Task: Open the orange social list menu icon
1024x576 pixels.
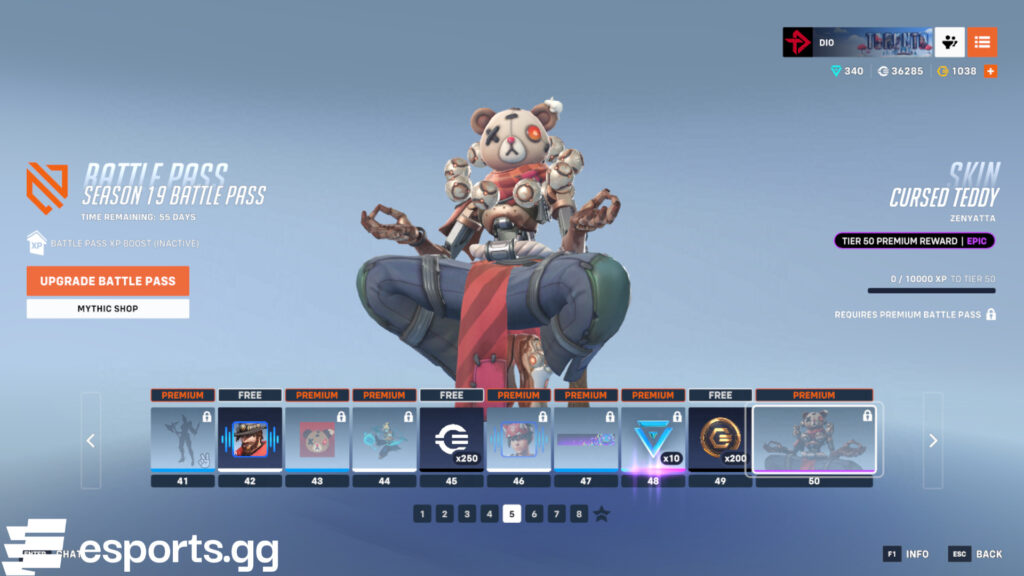Action: tap(982, 42)
